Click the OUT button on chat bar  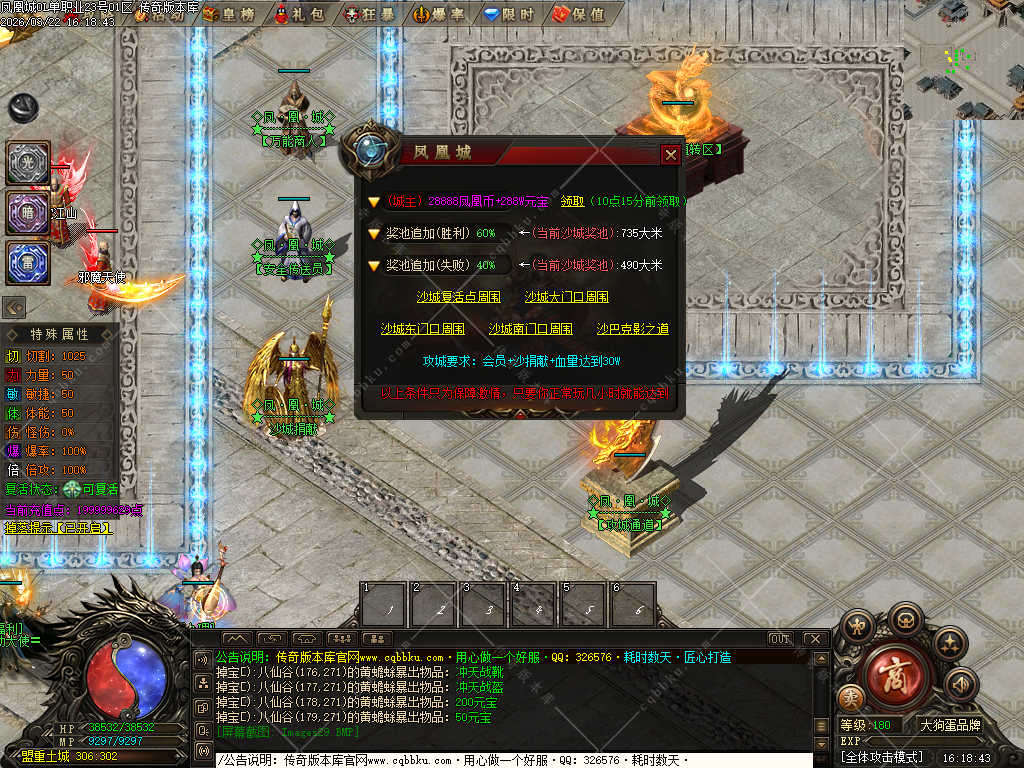click(x=780, y=639)
